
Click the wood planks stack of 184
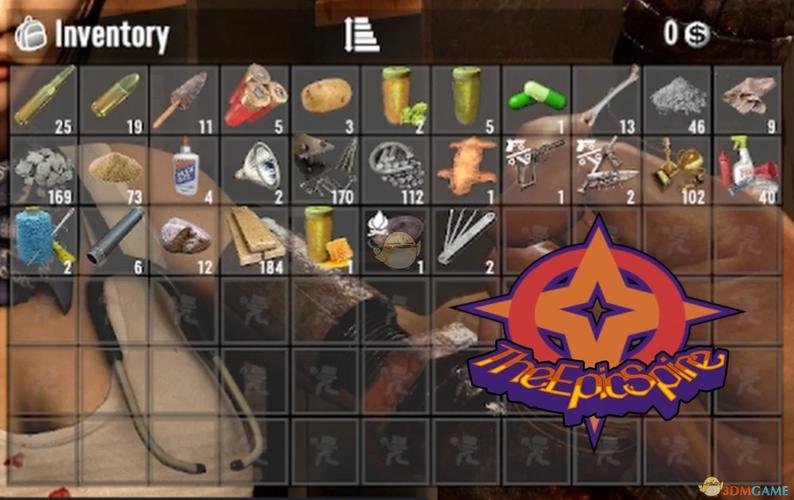(255, 238)
